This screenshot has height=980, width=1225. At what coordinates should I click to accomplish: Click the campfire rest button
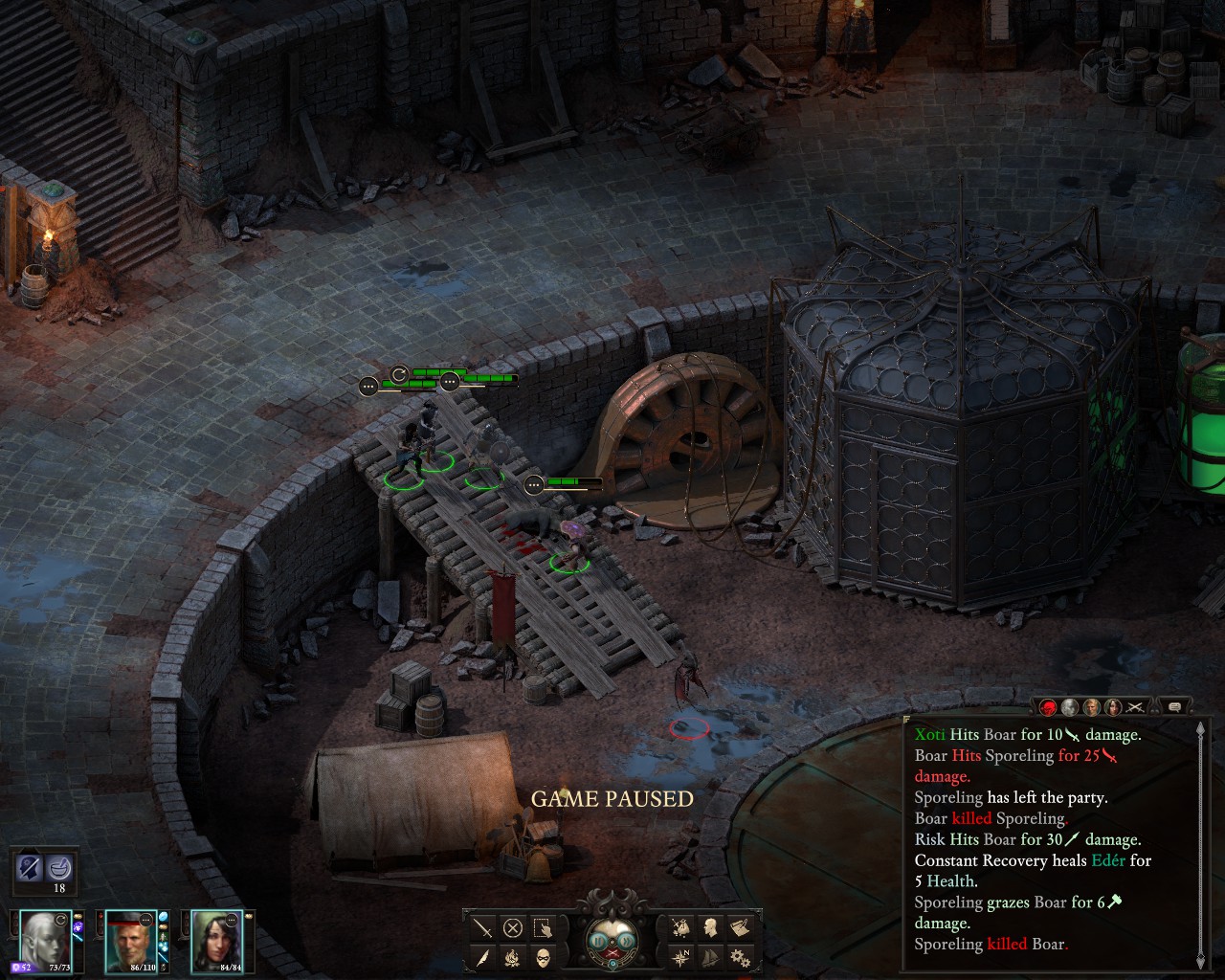[513, 957]
